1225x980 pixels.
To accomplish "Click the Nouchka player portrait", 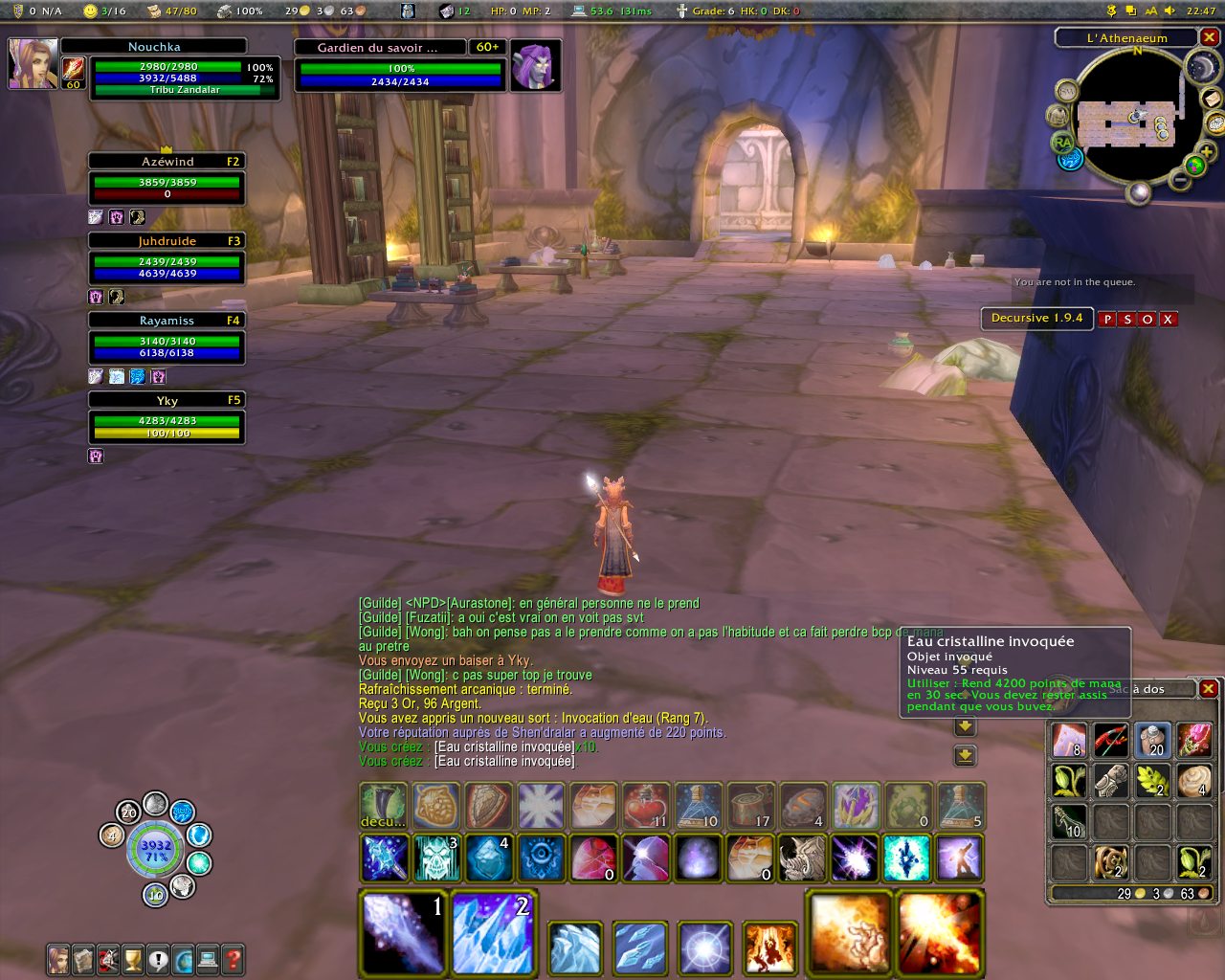I will click(x=33, y=63).
